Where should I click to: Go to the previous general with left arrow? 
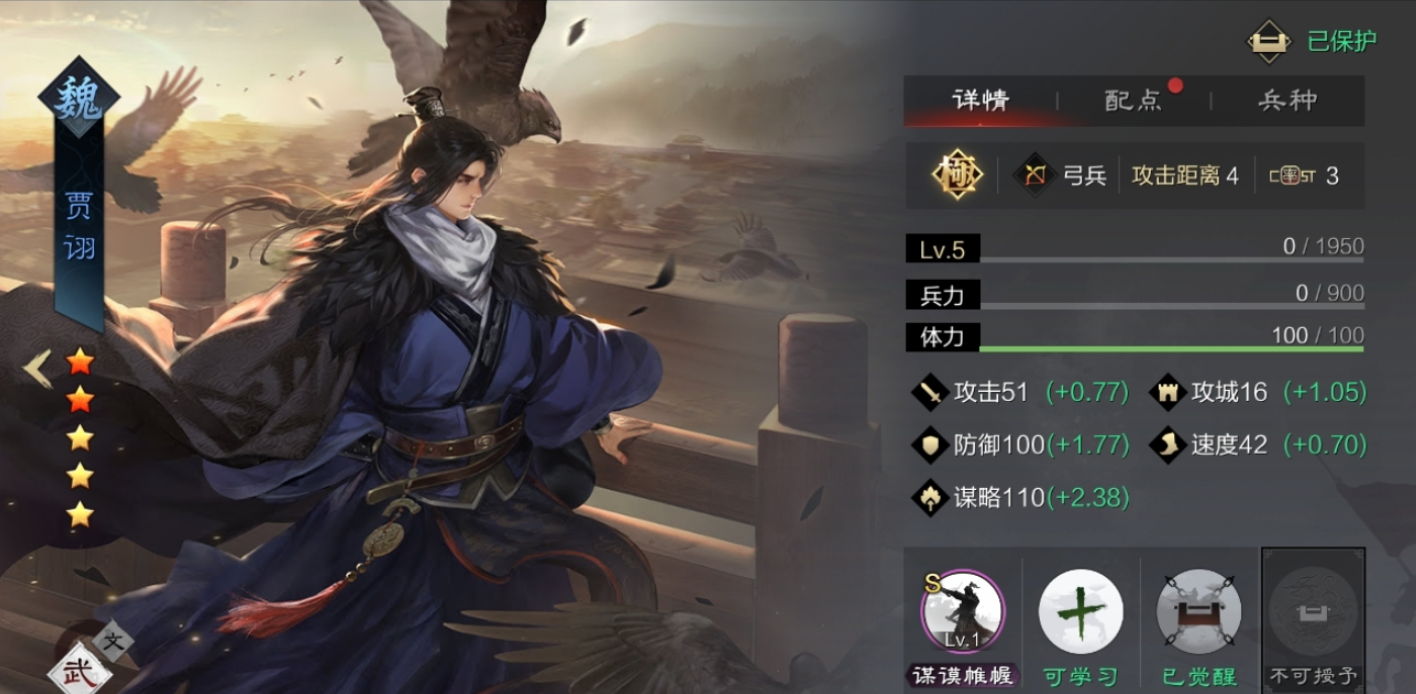pos(38,369)
